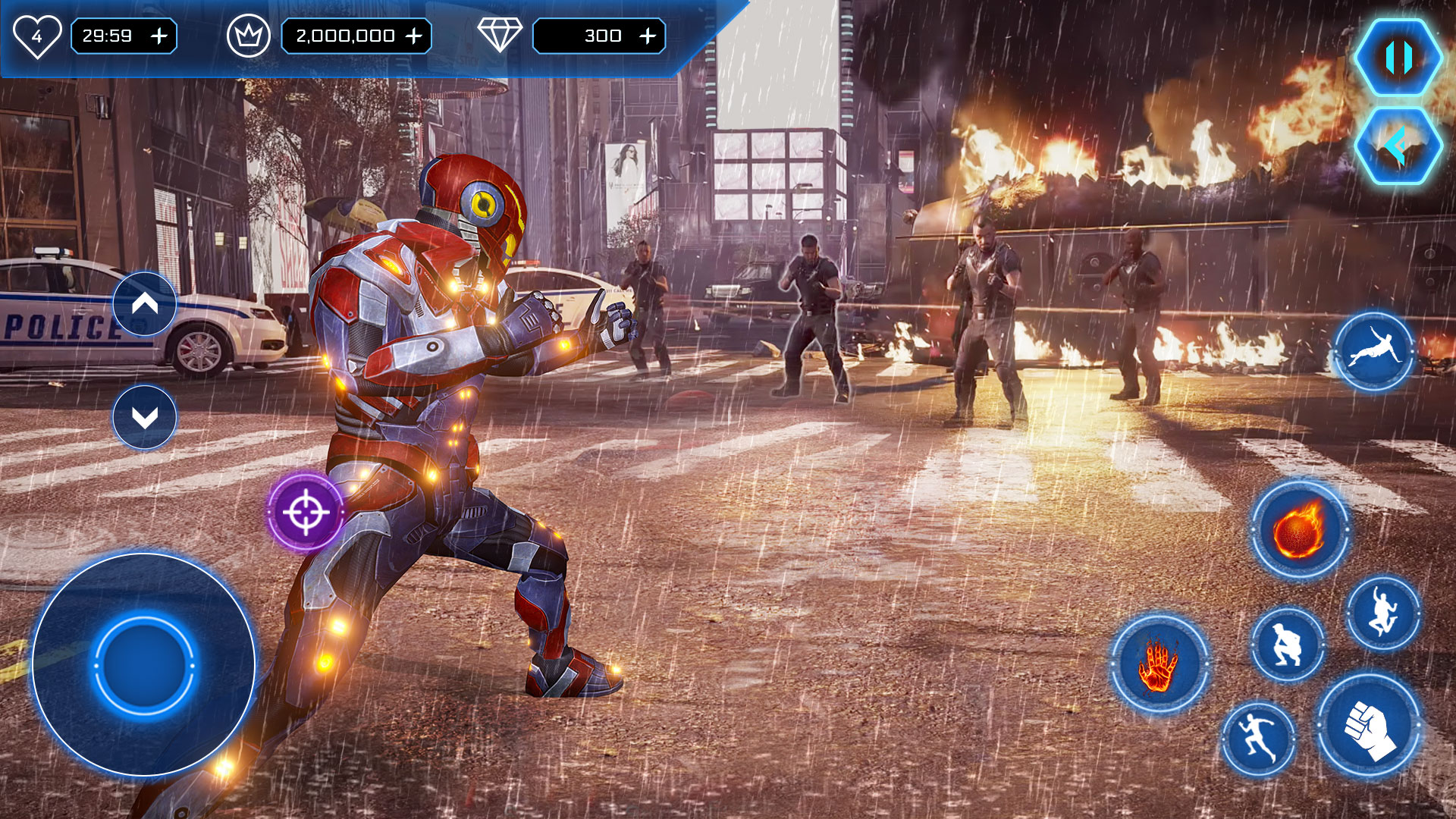The width and height of the screenshot is (1456, 819).
Task: Pause the game with the hexagon button
Action: tap(1398, 58)
